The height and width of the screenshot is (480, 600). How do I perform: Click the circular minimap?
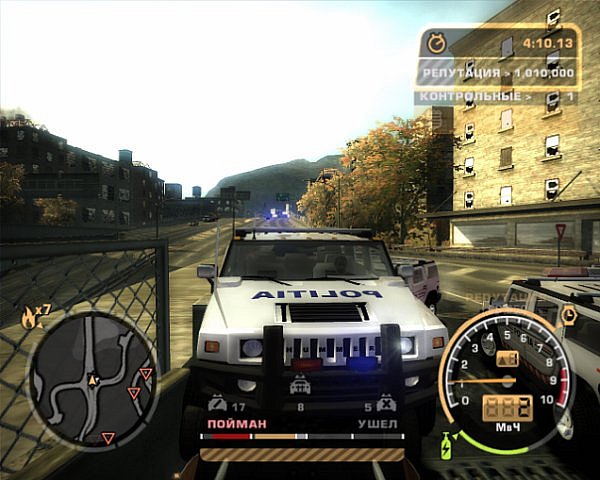93,381
